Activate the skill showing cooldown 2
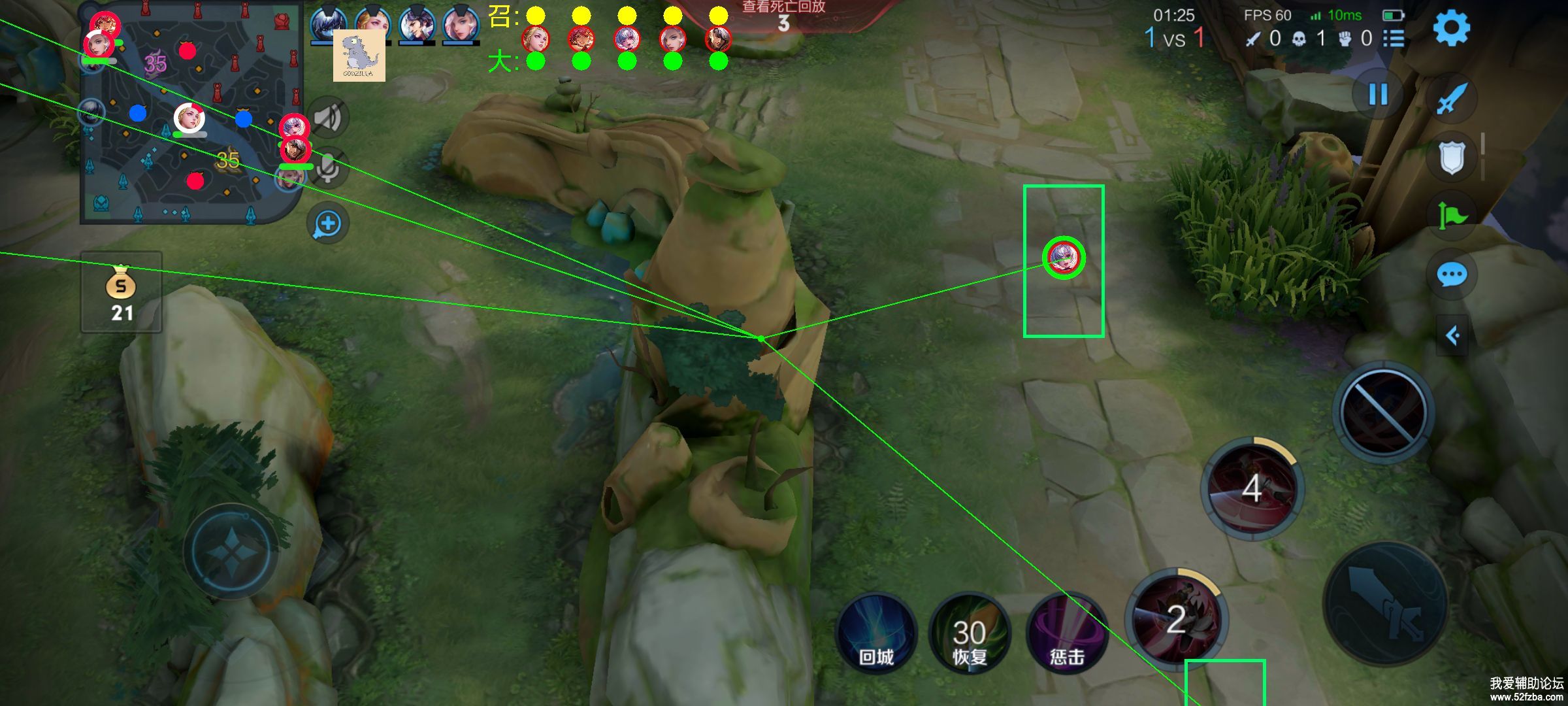The image size is (1568, 706). (x=1176, y=618)
